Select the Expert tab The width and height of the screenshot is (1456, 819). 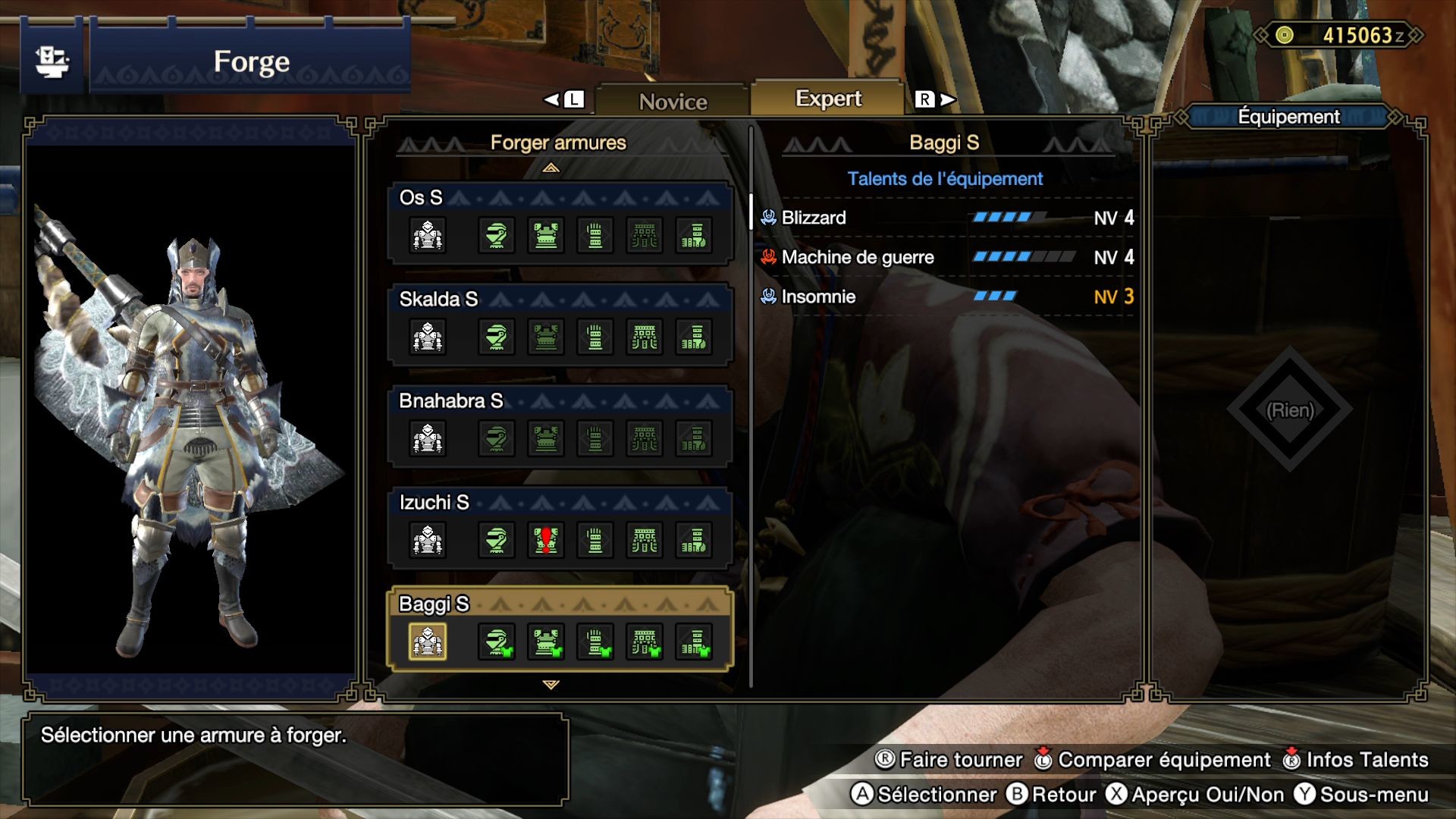828,98
